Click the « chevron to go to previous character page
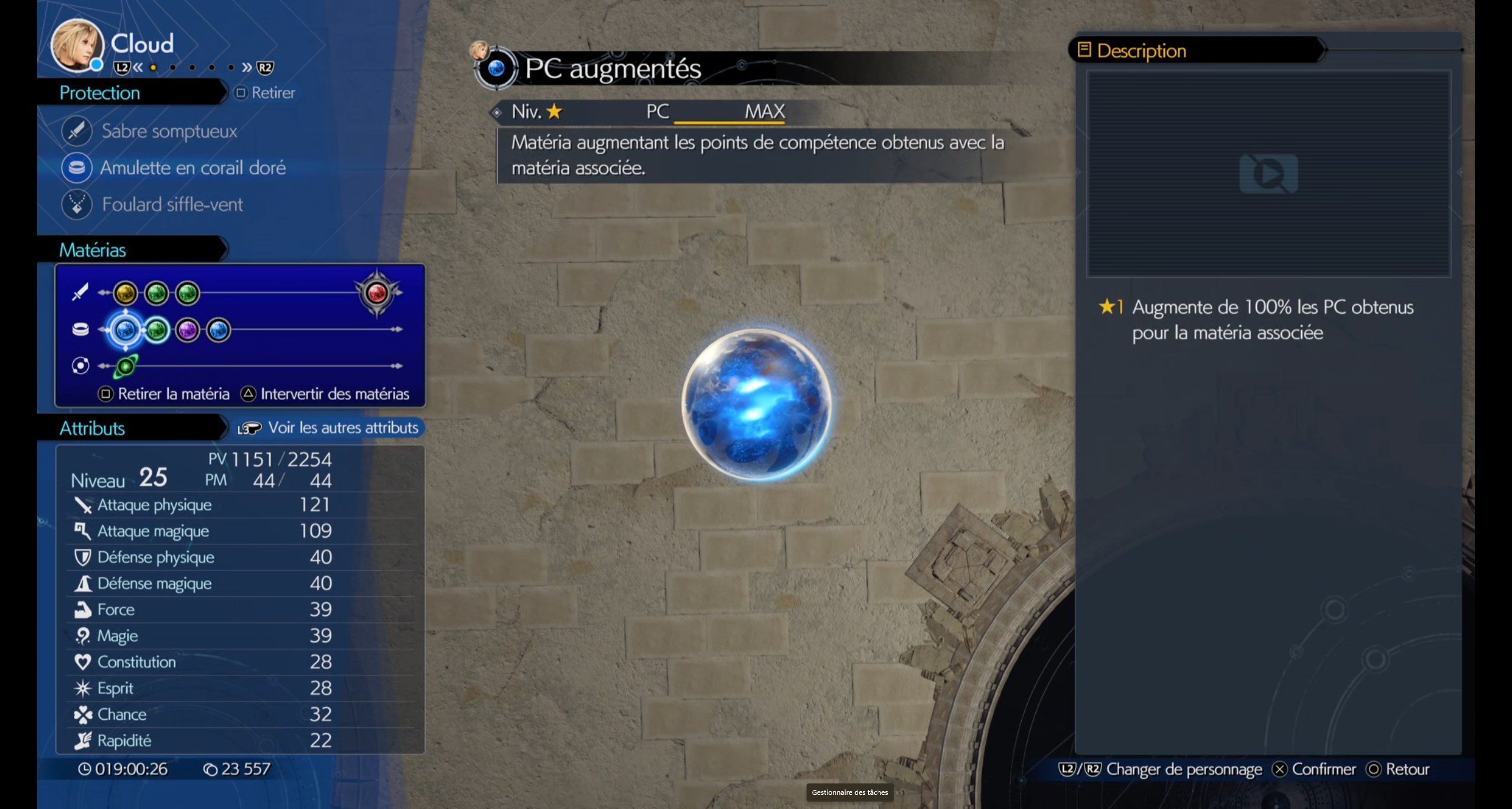This screenshot has height=809, width=1512. coord(137,68)
